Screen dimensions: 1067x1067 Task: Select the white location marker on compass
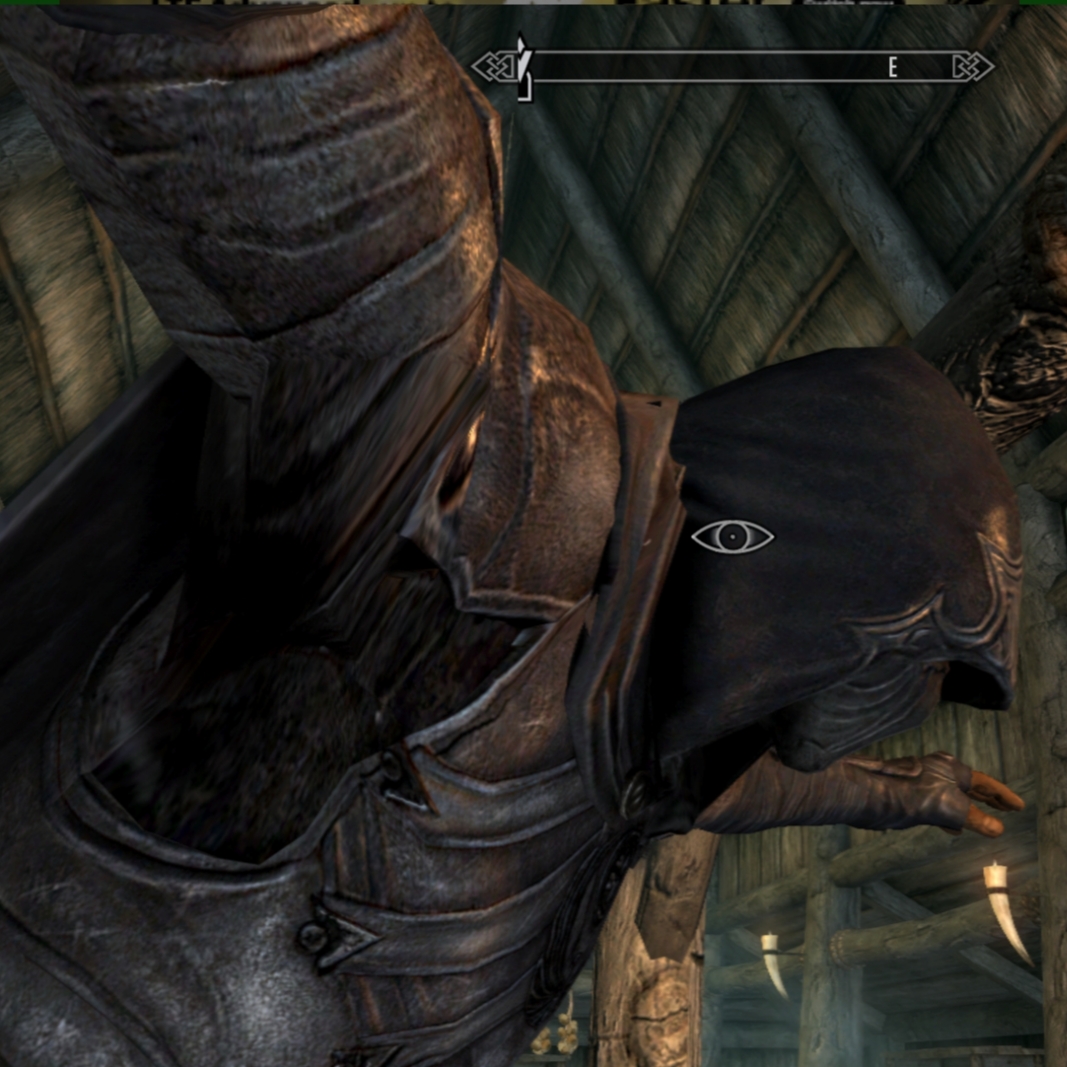click(x=522, y=66)
